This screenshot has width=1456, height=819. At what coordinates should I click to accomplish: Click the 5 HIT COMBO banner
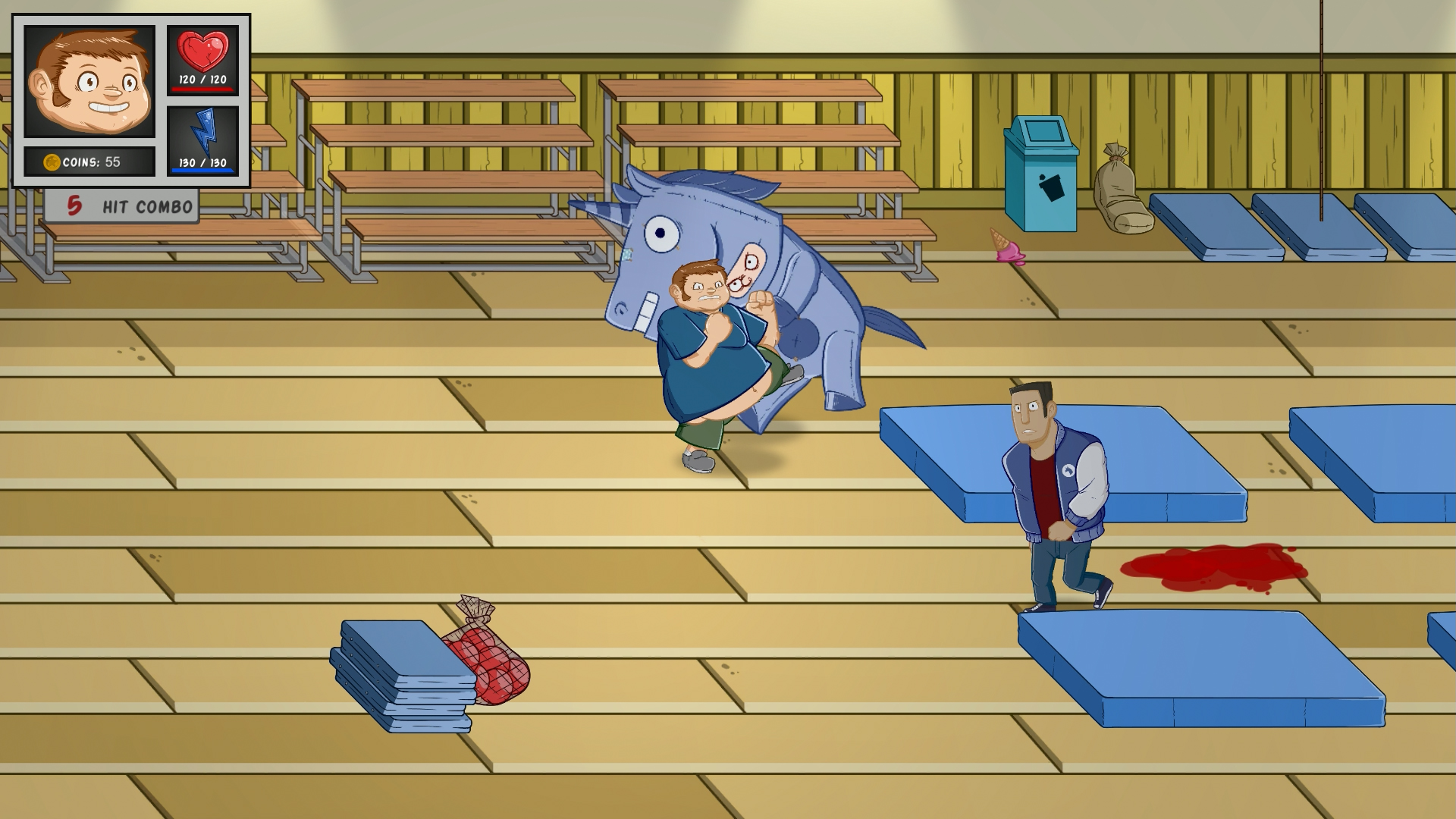click(x=121, y=203)
